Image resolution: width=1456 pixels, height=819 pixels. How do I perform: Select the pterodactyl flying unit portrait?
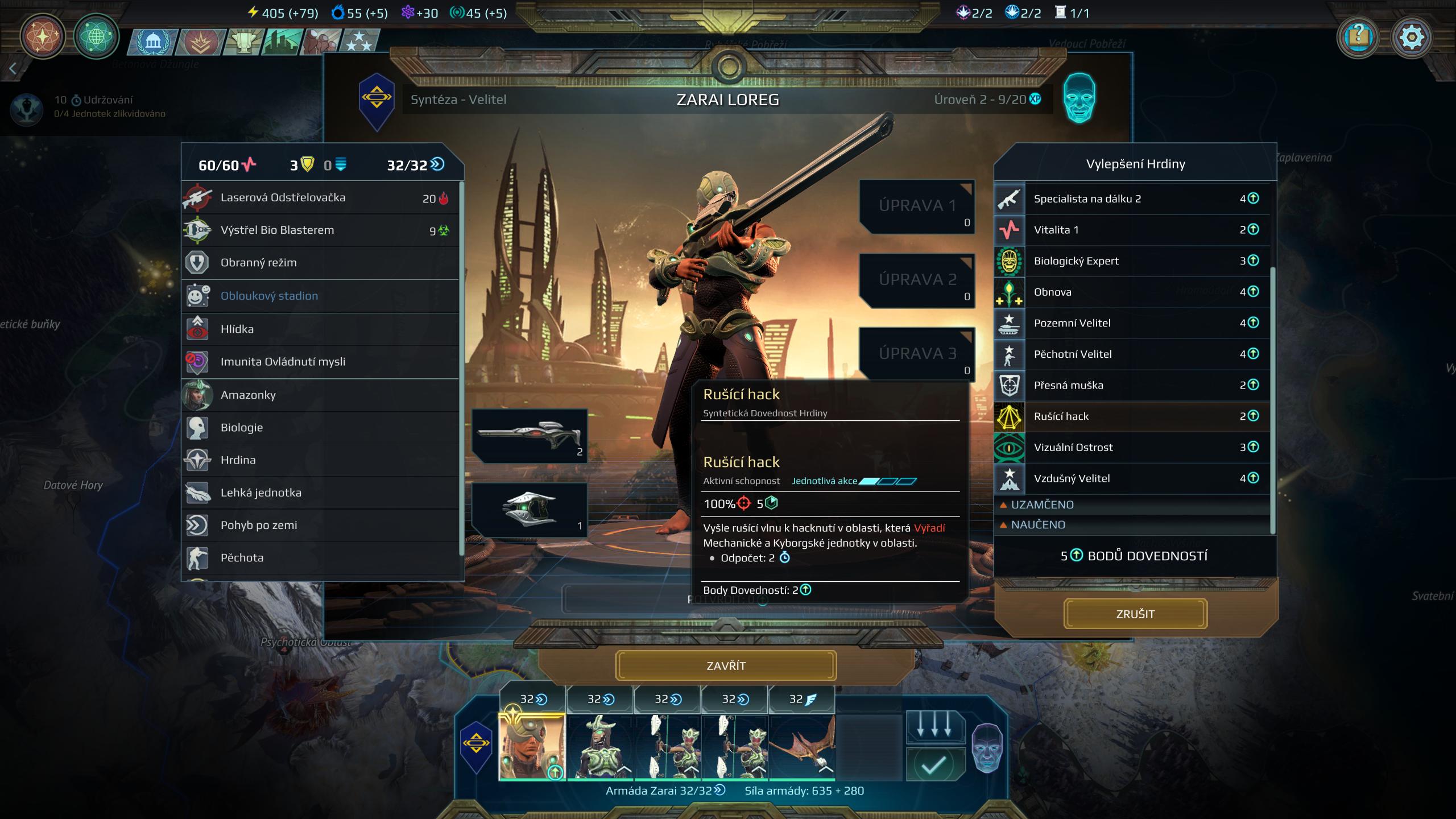point(802,746)
